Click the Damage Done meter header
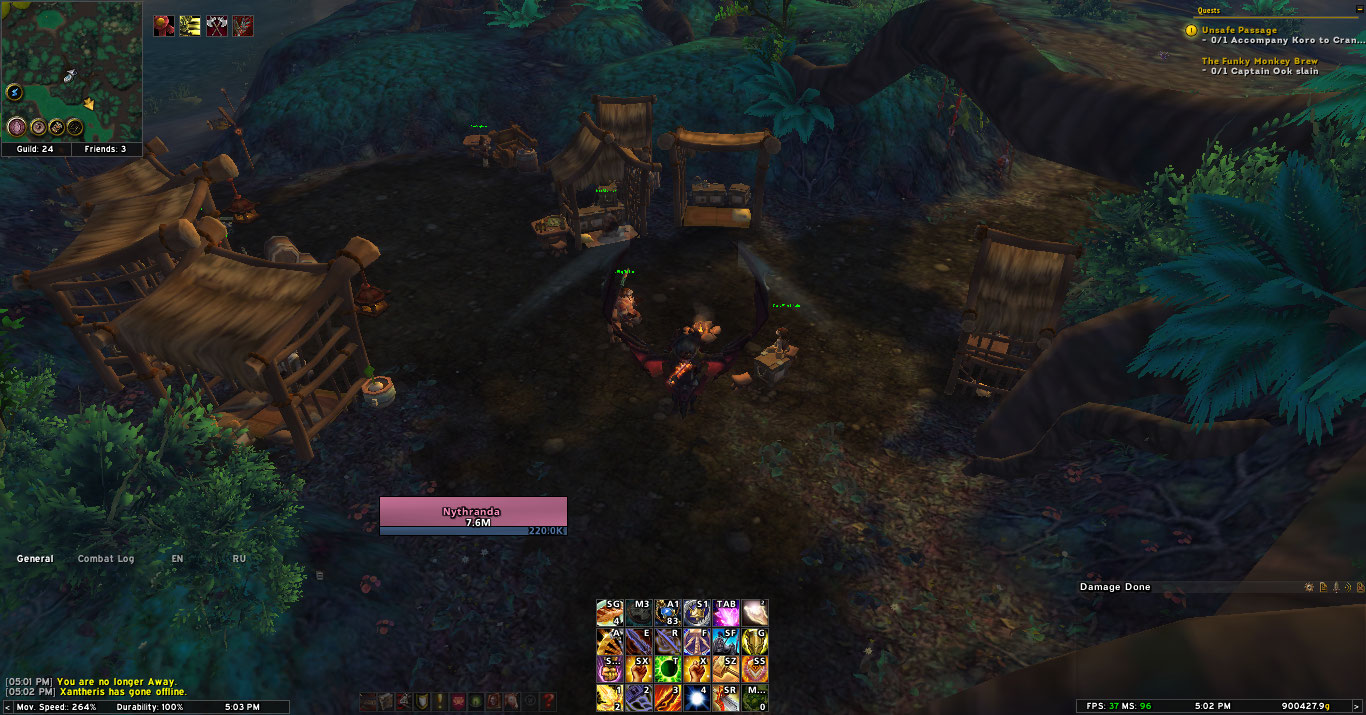This screenshot has width=1366, height=715. (x=1115, y=587)
